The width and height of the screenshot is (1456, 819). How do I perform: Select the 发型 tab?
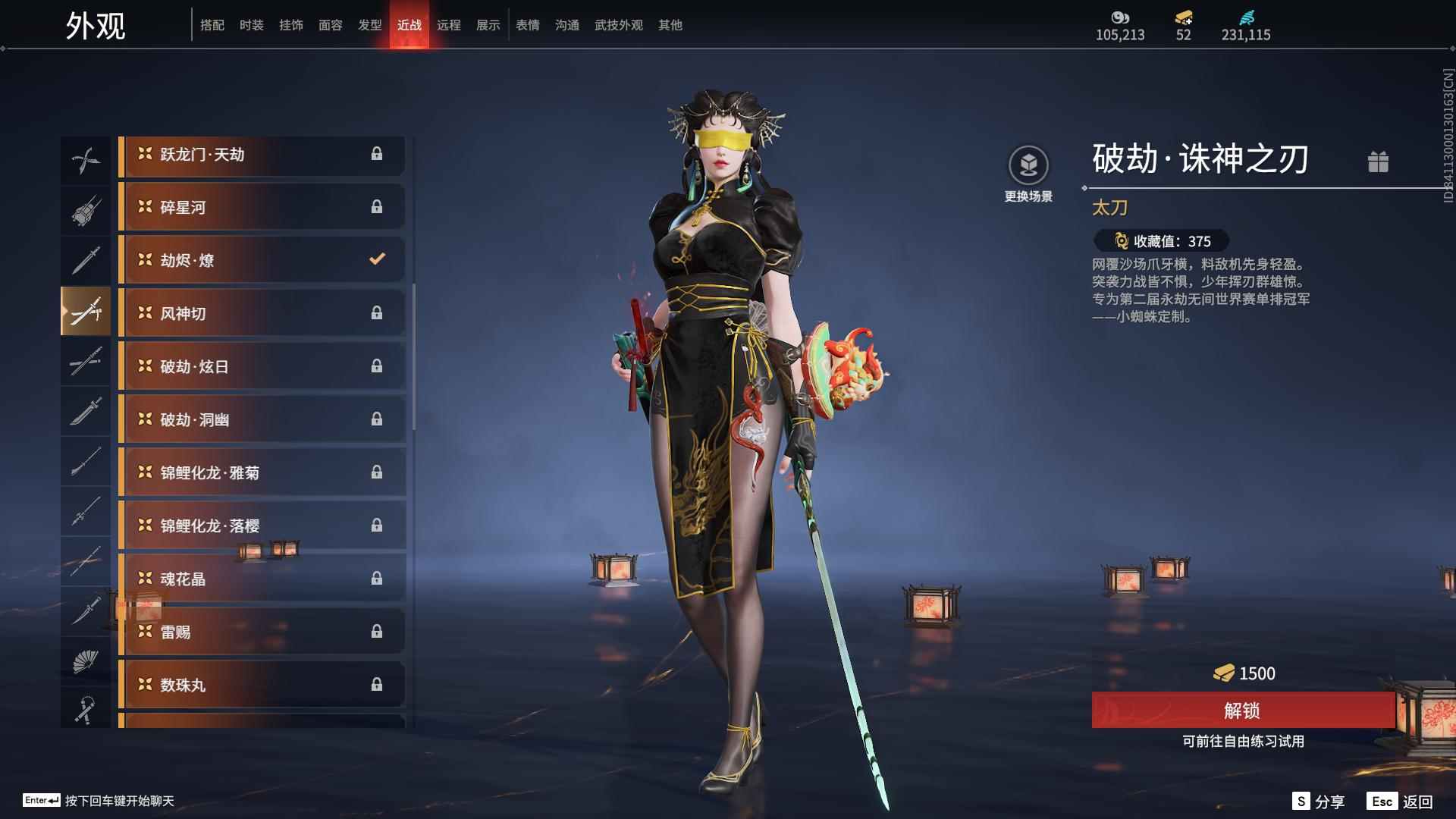point(369,25)
